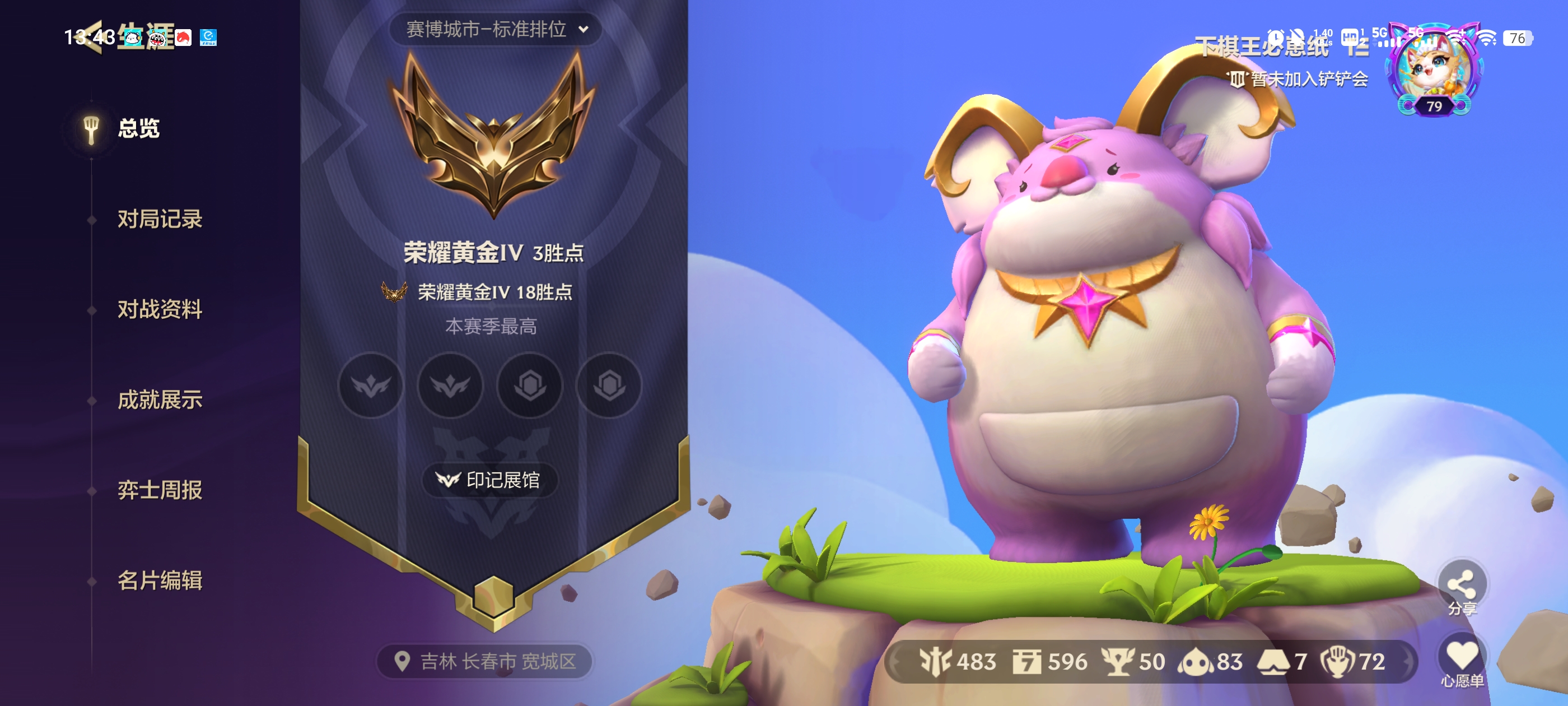This screenshot has width=1568, height=706.
Task: Select the 总览 overview tab
Action: [x=138, y=128]
